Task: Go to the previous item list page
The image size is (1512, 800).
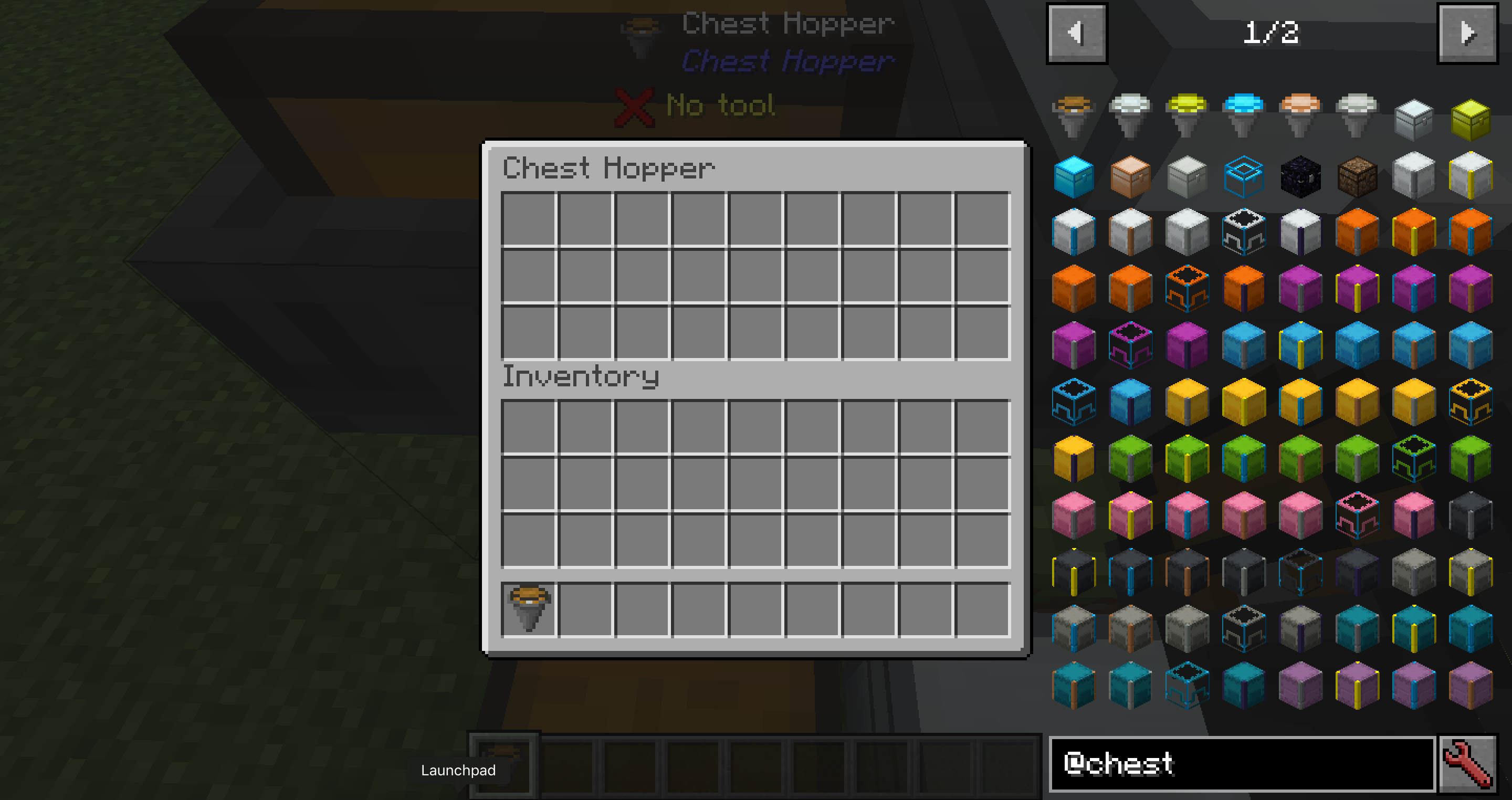Action: [x=1076, y=33]
